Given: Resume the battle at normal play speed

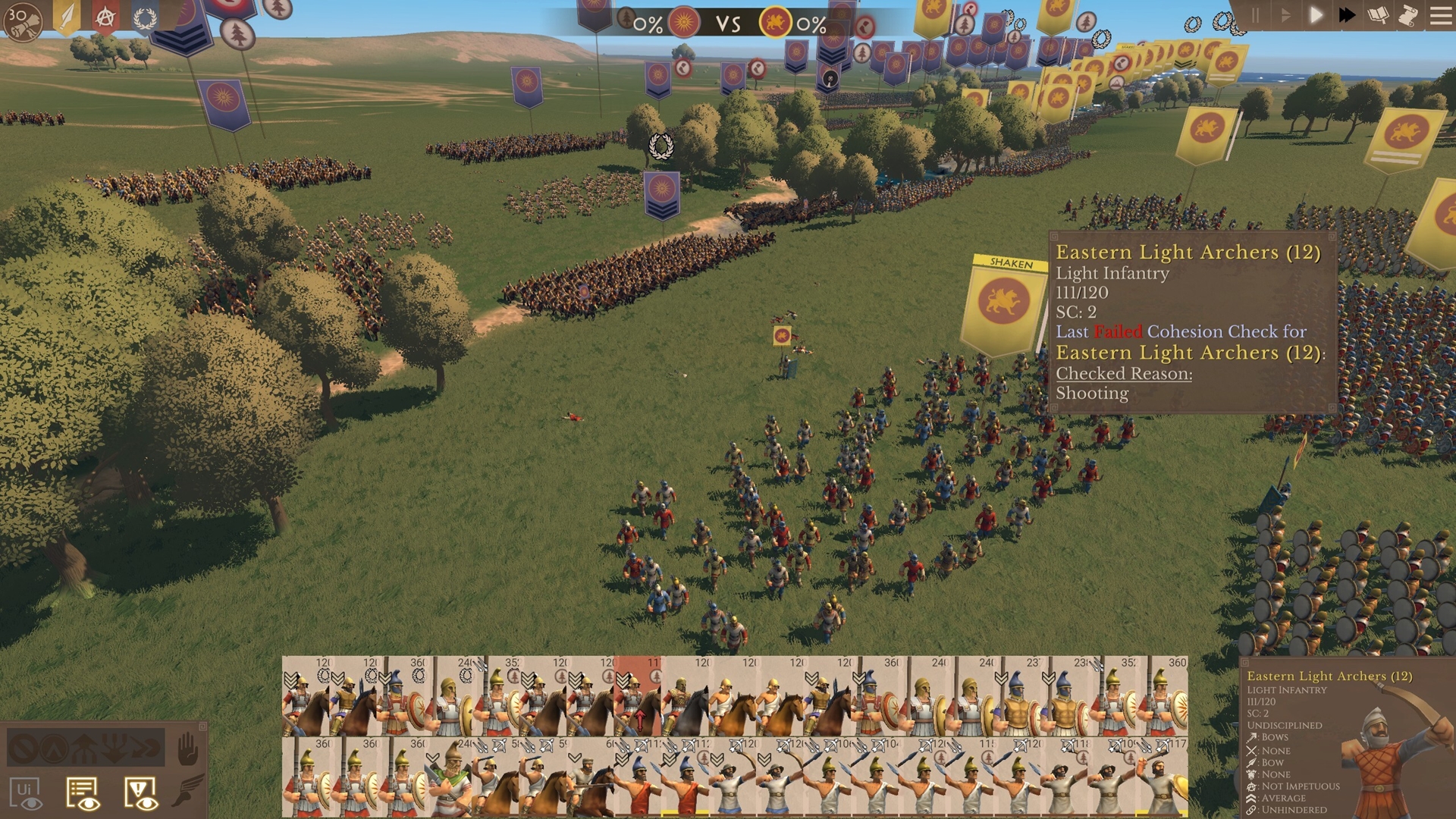Looking at the screenshot, I should (x=1316, y=16).
